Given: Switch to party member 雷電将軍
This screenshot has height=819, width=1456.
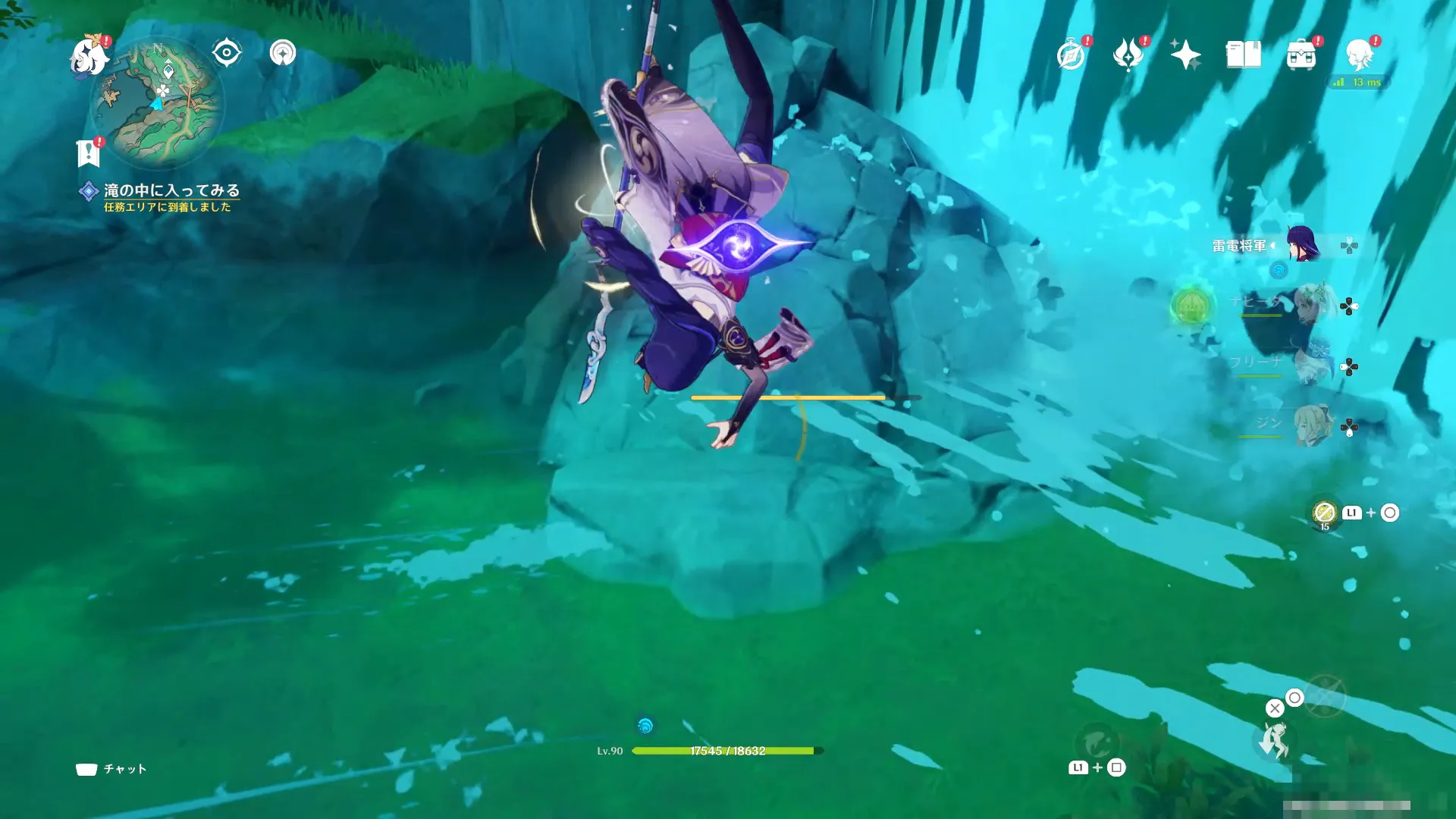Looking at the screenshot, I should pos(1303,245).
